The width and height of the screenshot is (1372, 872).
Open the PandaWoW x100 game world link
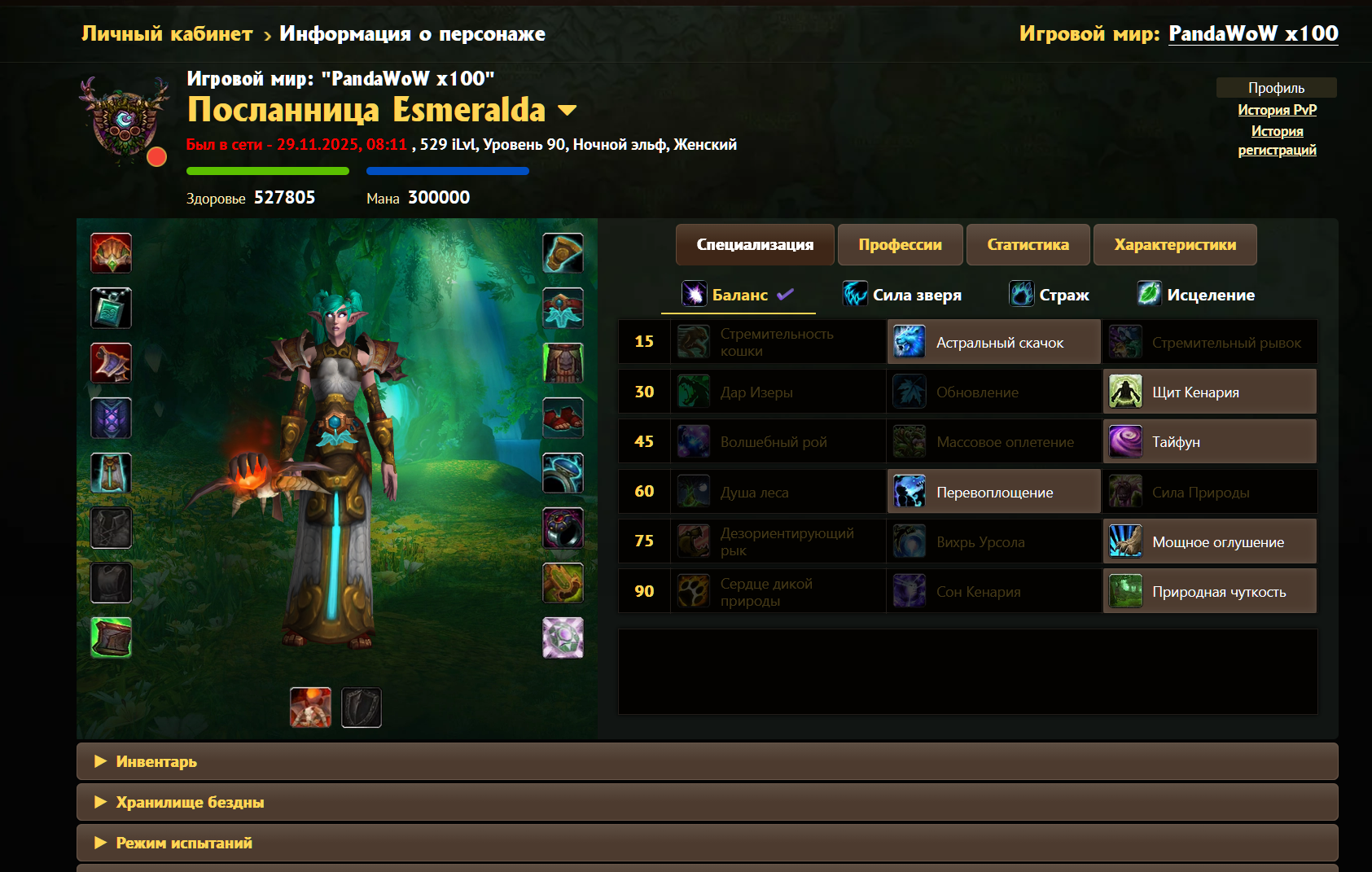[x=1253, y=34]
